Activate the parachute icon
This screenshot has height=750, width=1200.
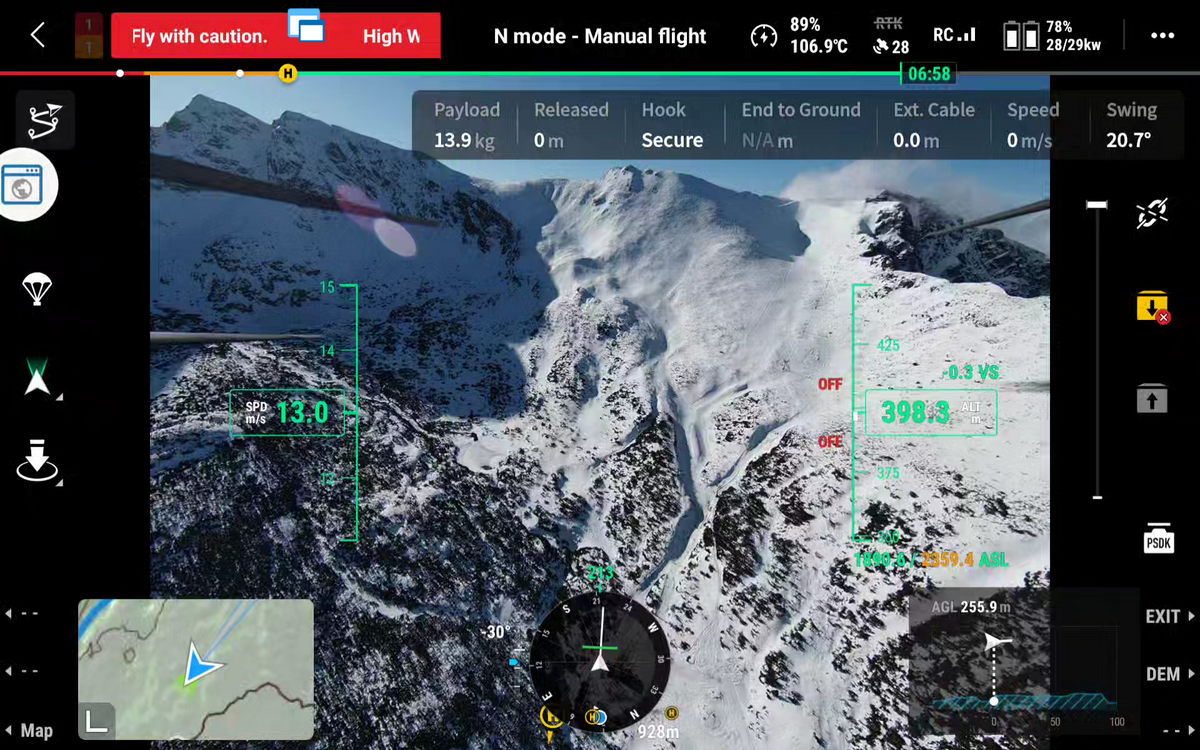pos(37,289)
